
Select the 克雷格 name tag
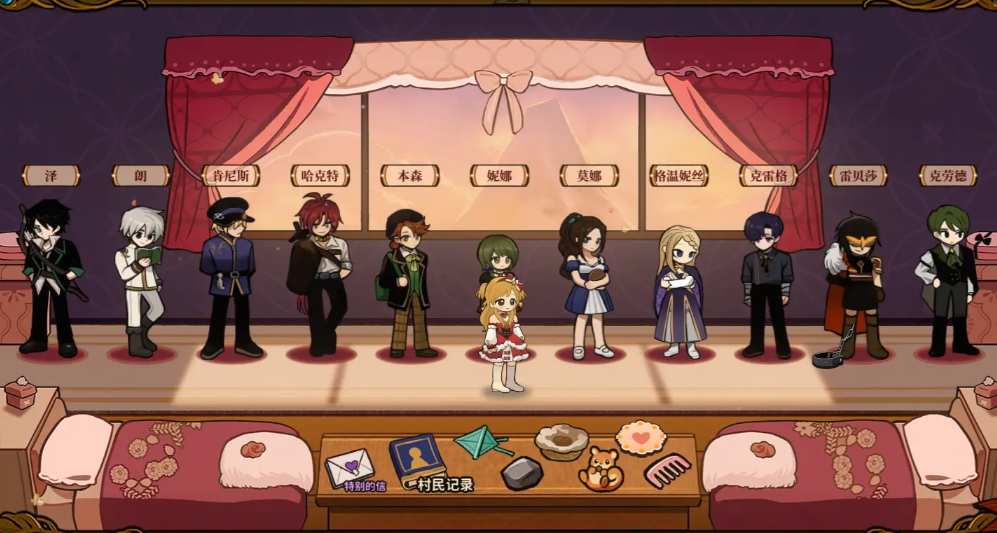(x=768, y=176)
